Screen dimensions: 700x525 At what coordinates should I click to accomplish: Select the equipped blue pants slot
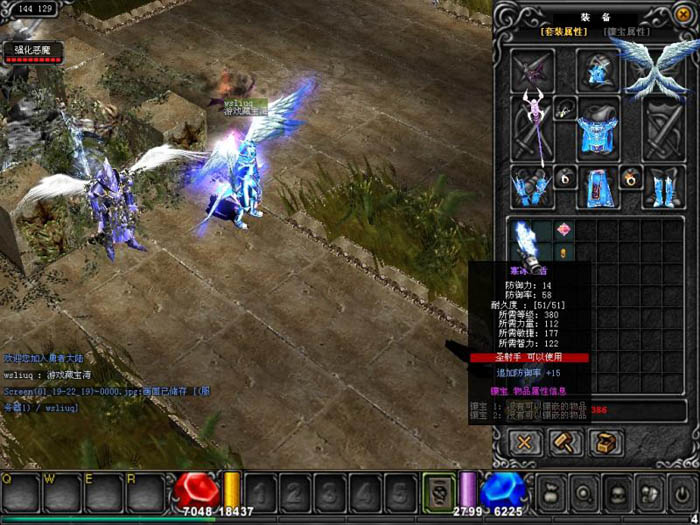598,186
